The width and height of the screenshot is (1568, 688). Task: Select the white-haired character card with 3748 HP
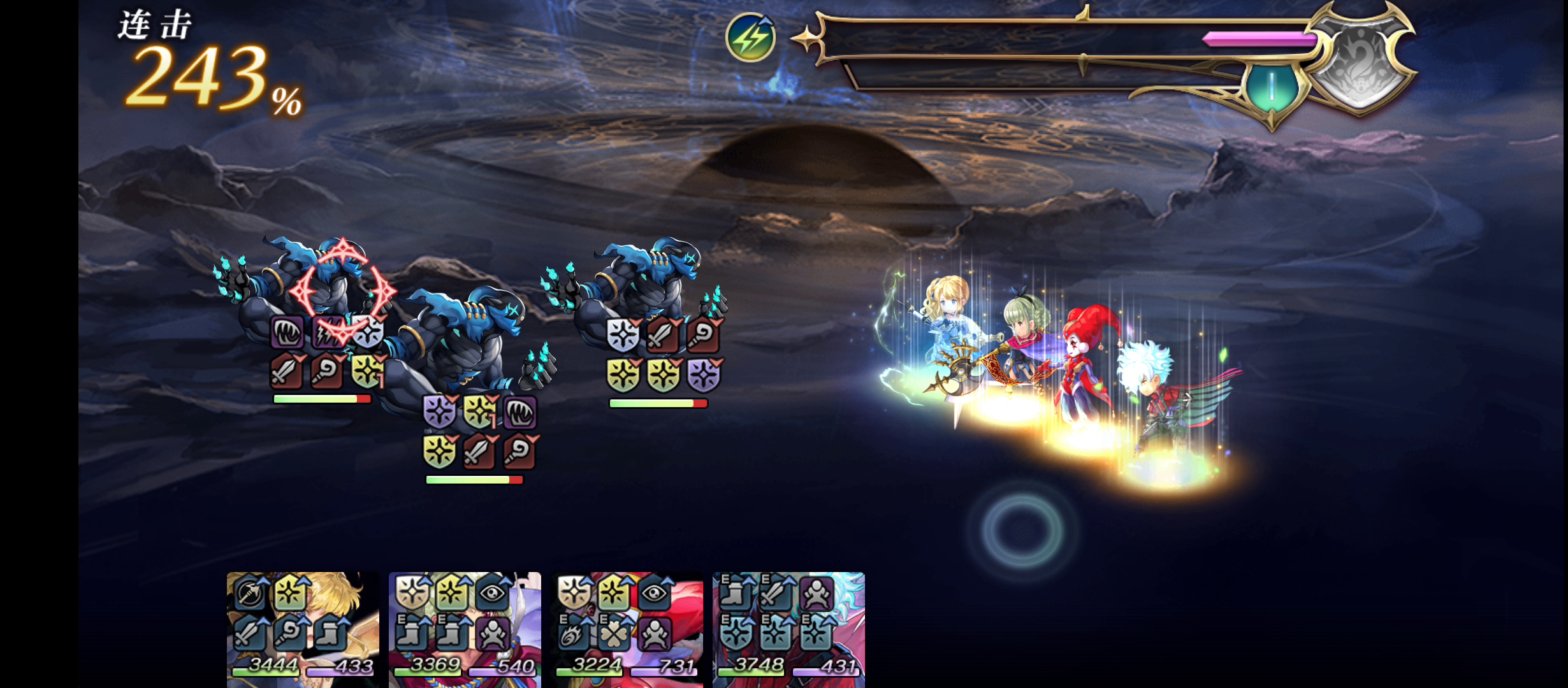788,629
